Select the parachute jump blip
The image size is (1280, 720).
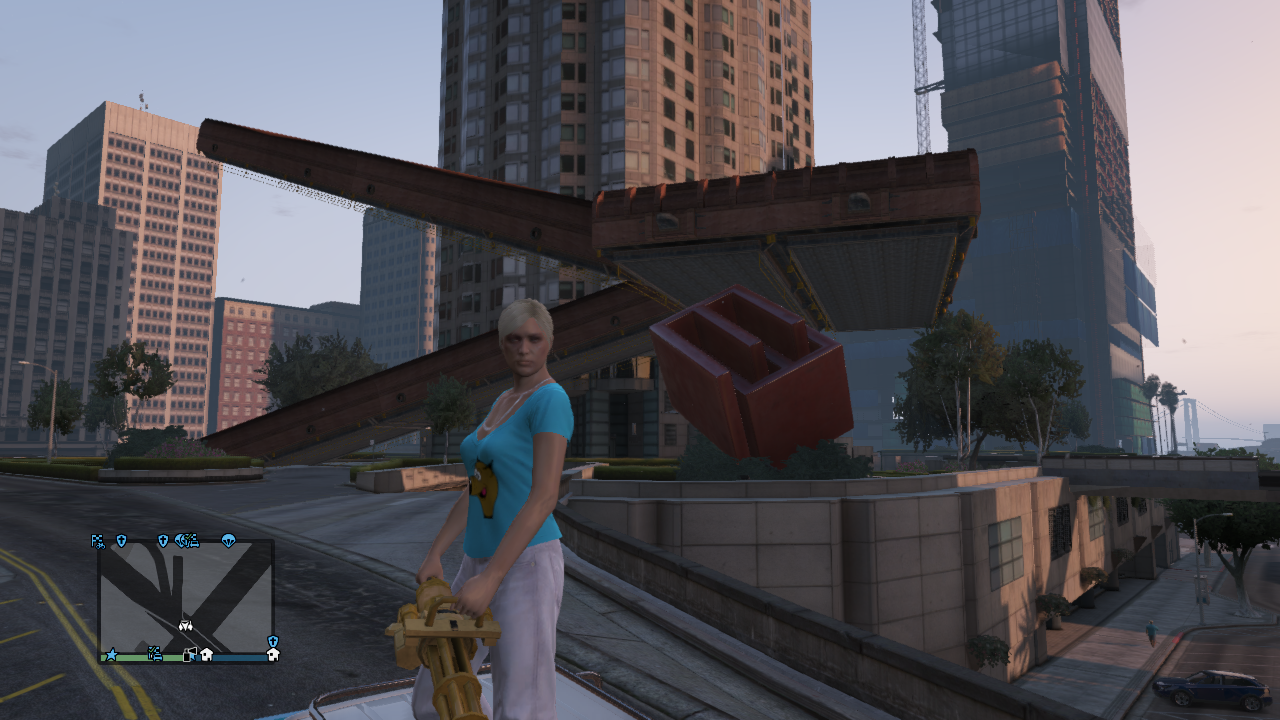pos(228,541)
